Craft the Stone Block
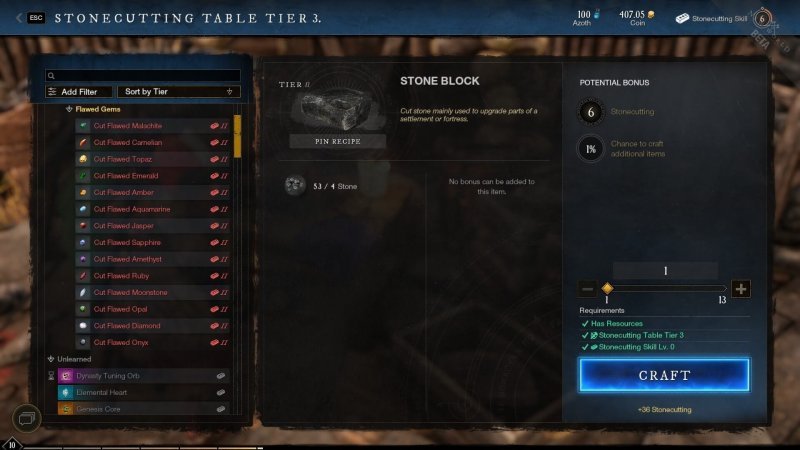Screen dimensions: 800x450 664,375
